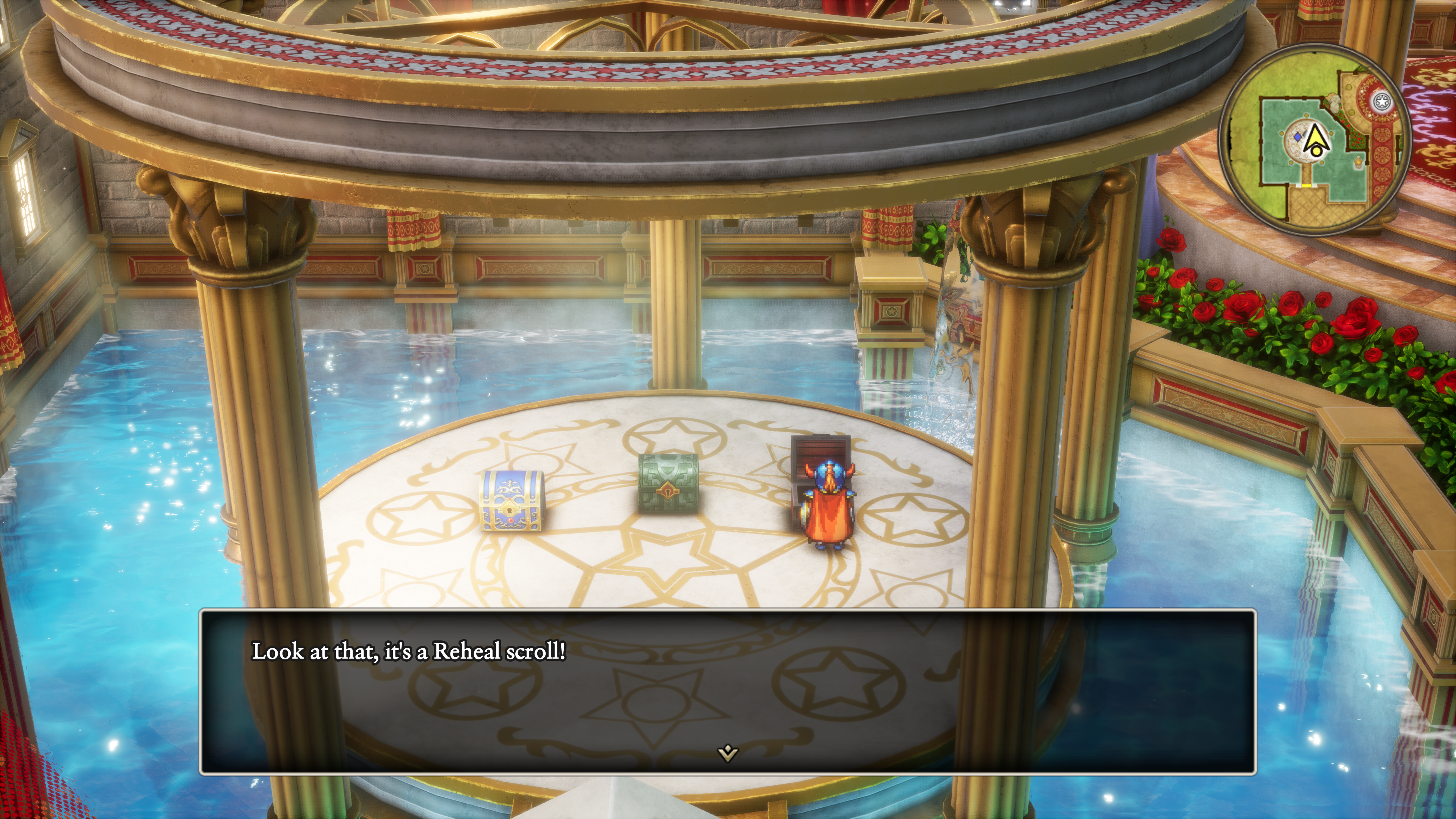1456x819 pixels.
Task: Click the circular minimap
Action: pos(1313,139)
